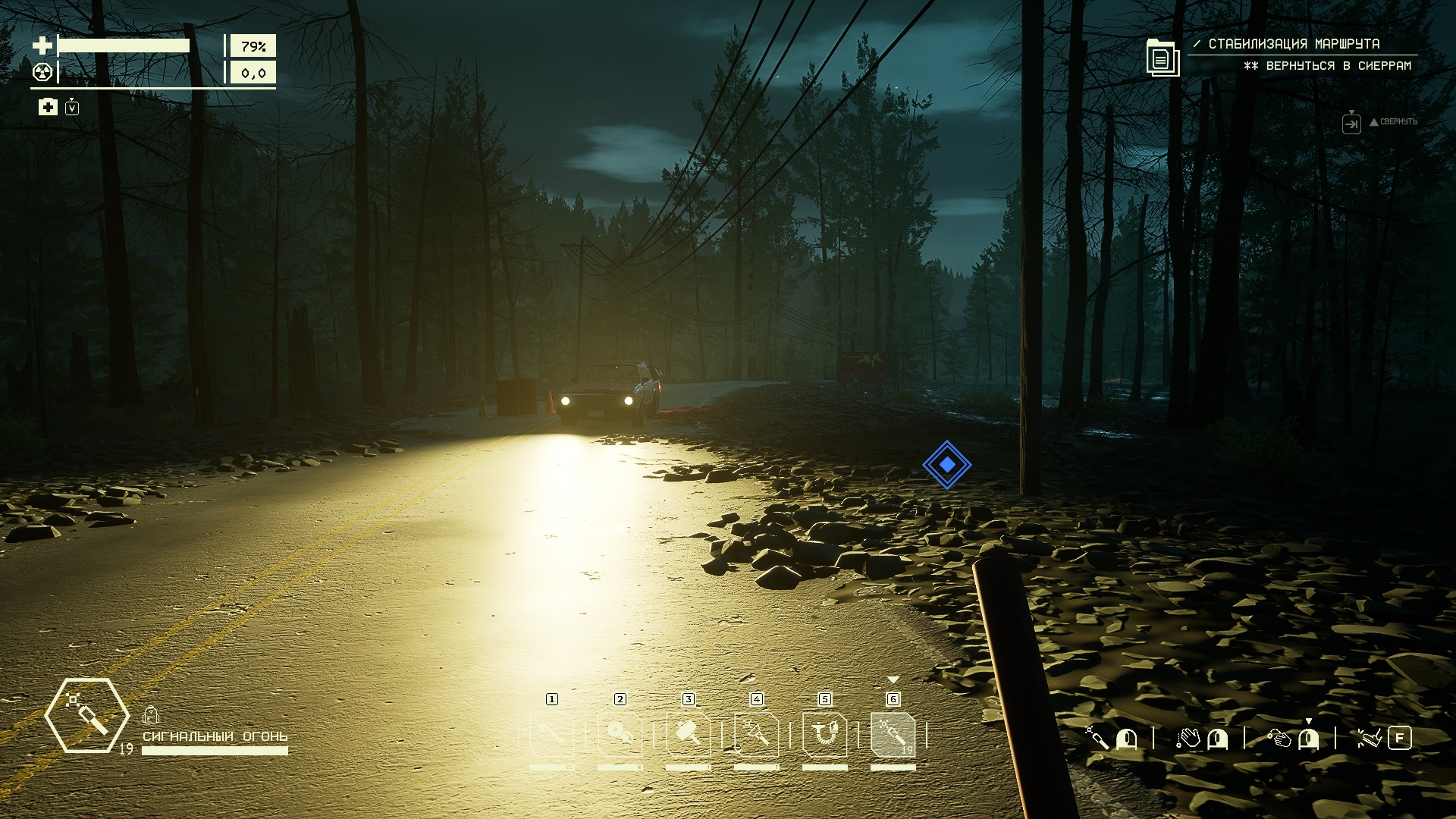The height and width of the screenshot is (819, 1456).
Task: Open the quest log folder icon
Action: point(1162,57)
